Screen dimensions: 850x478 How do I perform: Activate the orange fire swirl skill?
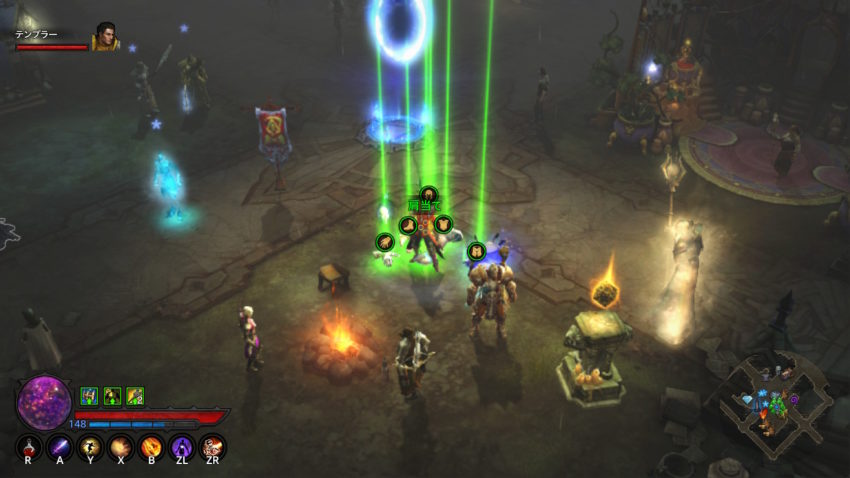(152, 446)
